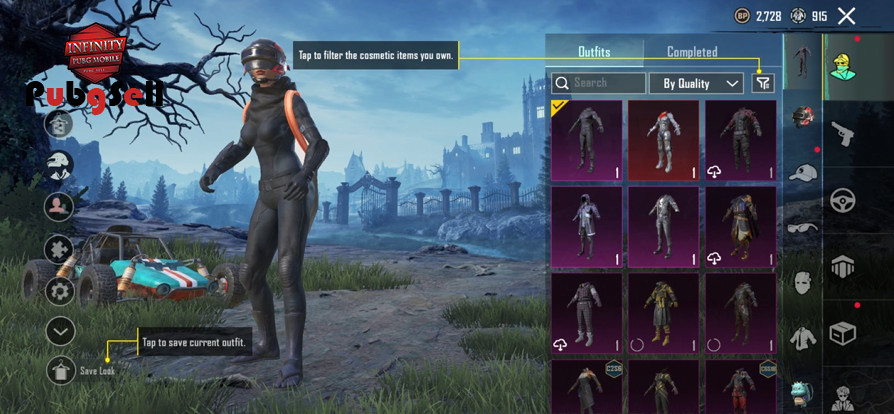Open the steering wheel vehicle category

842,200
